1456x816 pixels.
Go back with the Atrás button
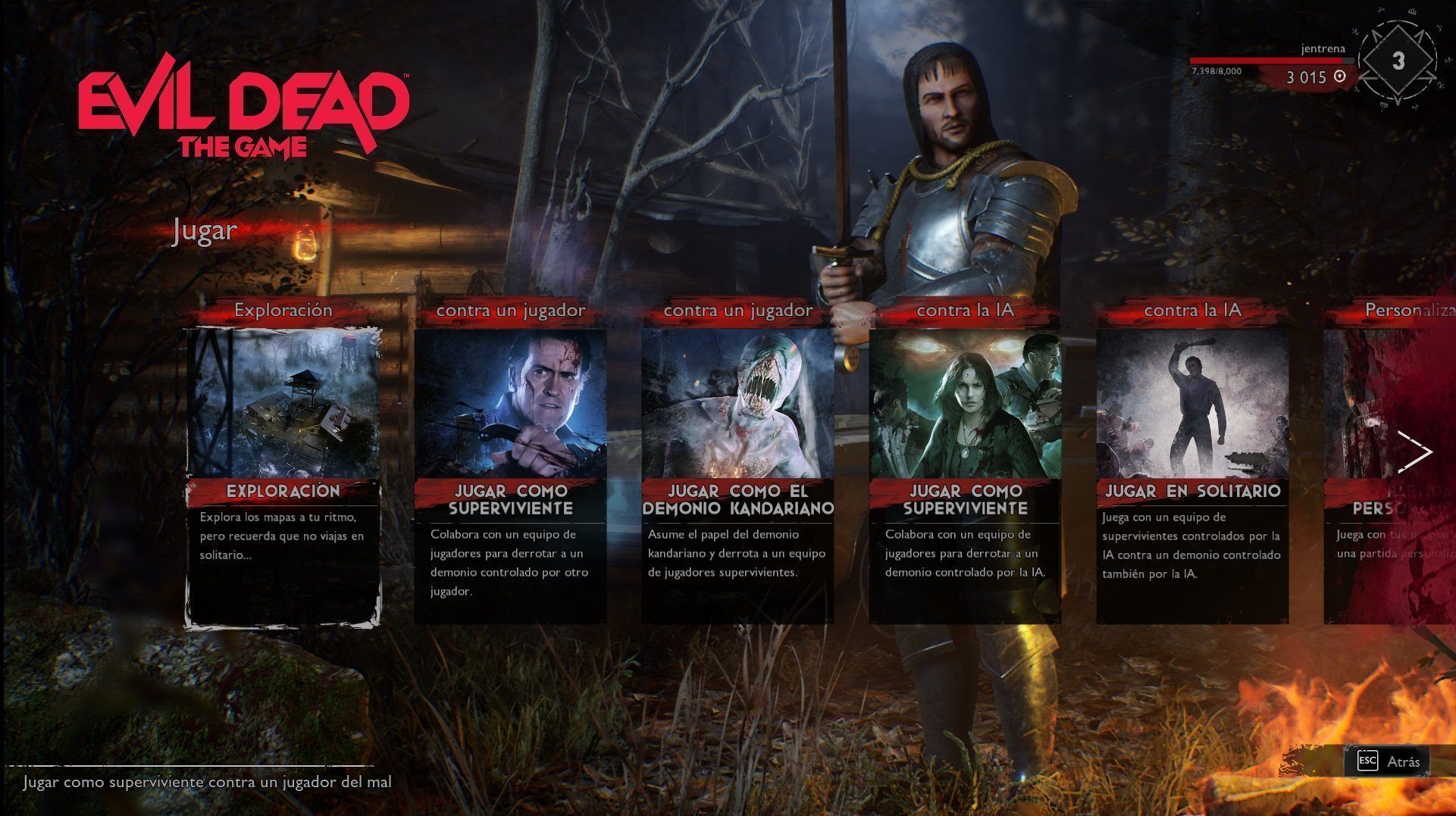(x=1389, y=761)
